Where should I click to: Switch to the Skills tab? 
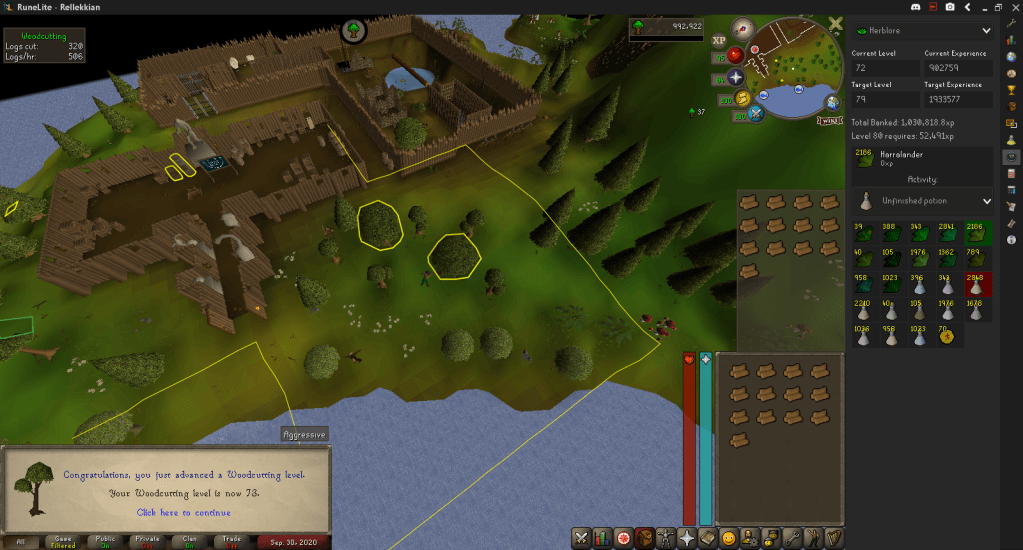(x=602, y=537)
